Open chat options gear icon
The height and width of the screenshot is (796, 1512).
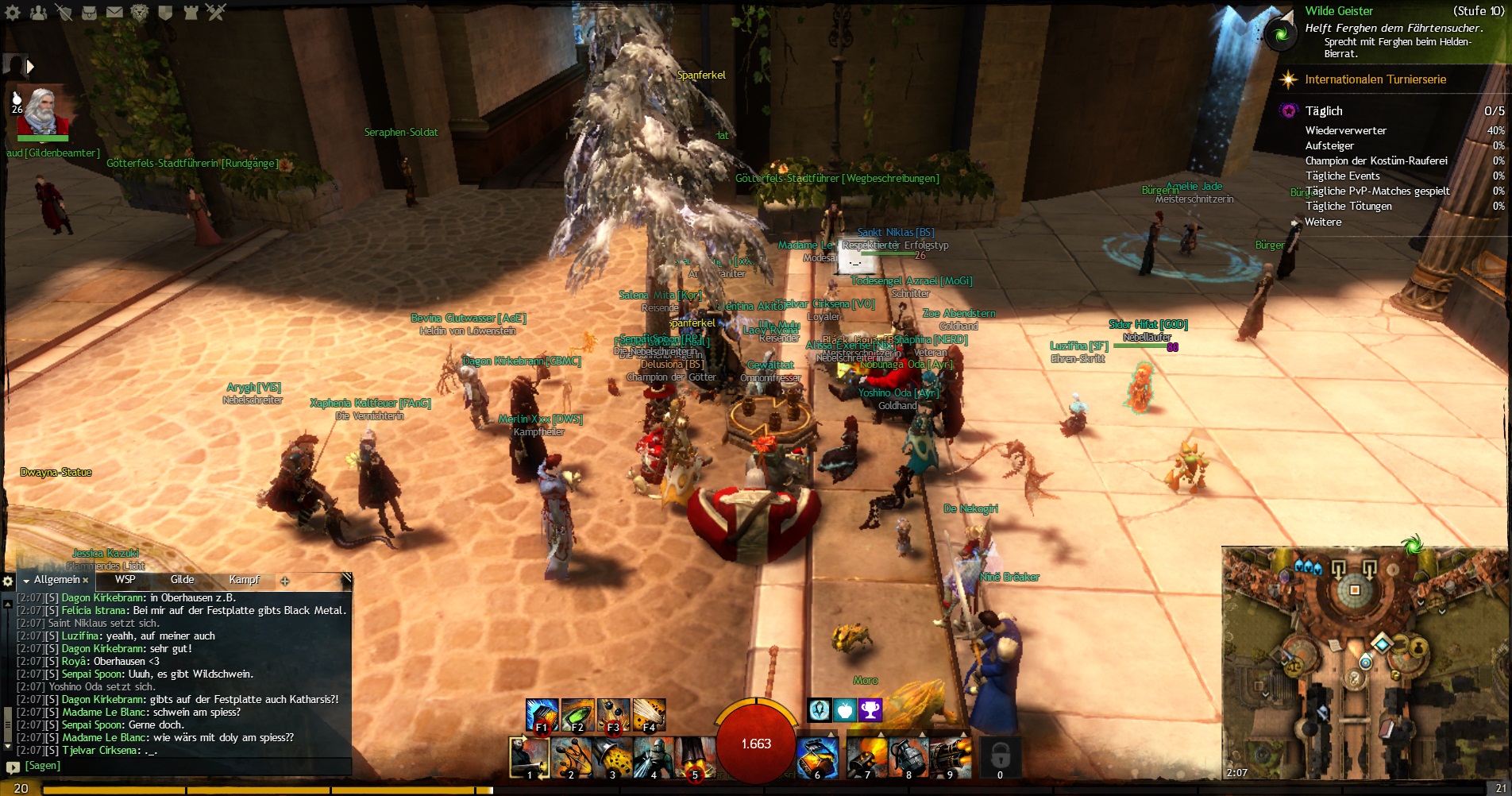pos(9,581)
